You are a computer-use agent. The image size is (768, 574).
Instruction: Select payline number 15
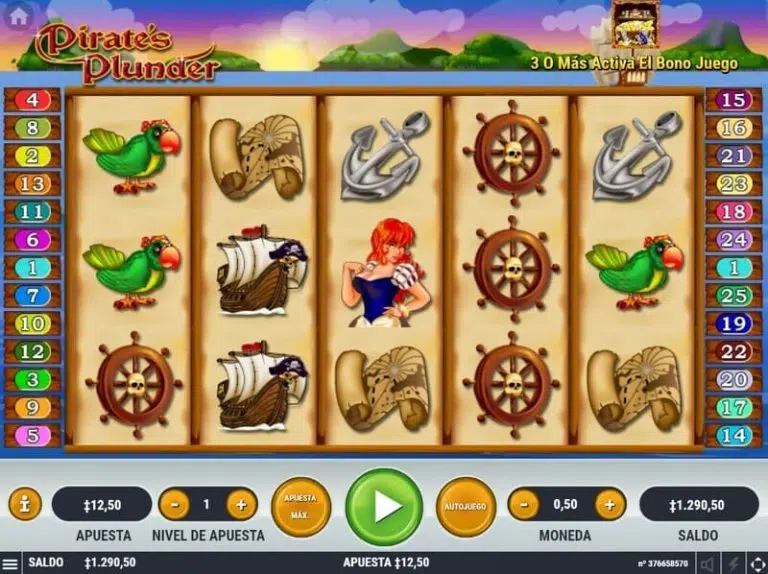coord(734,100)
